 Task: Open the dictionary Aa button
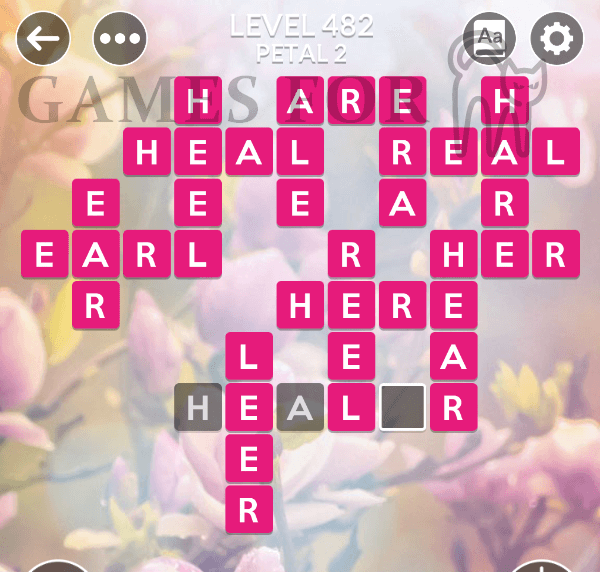[x=490, y=39]
